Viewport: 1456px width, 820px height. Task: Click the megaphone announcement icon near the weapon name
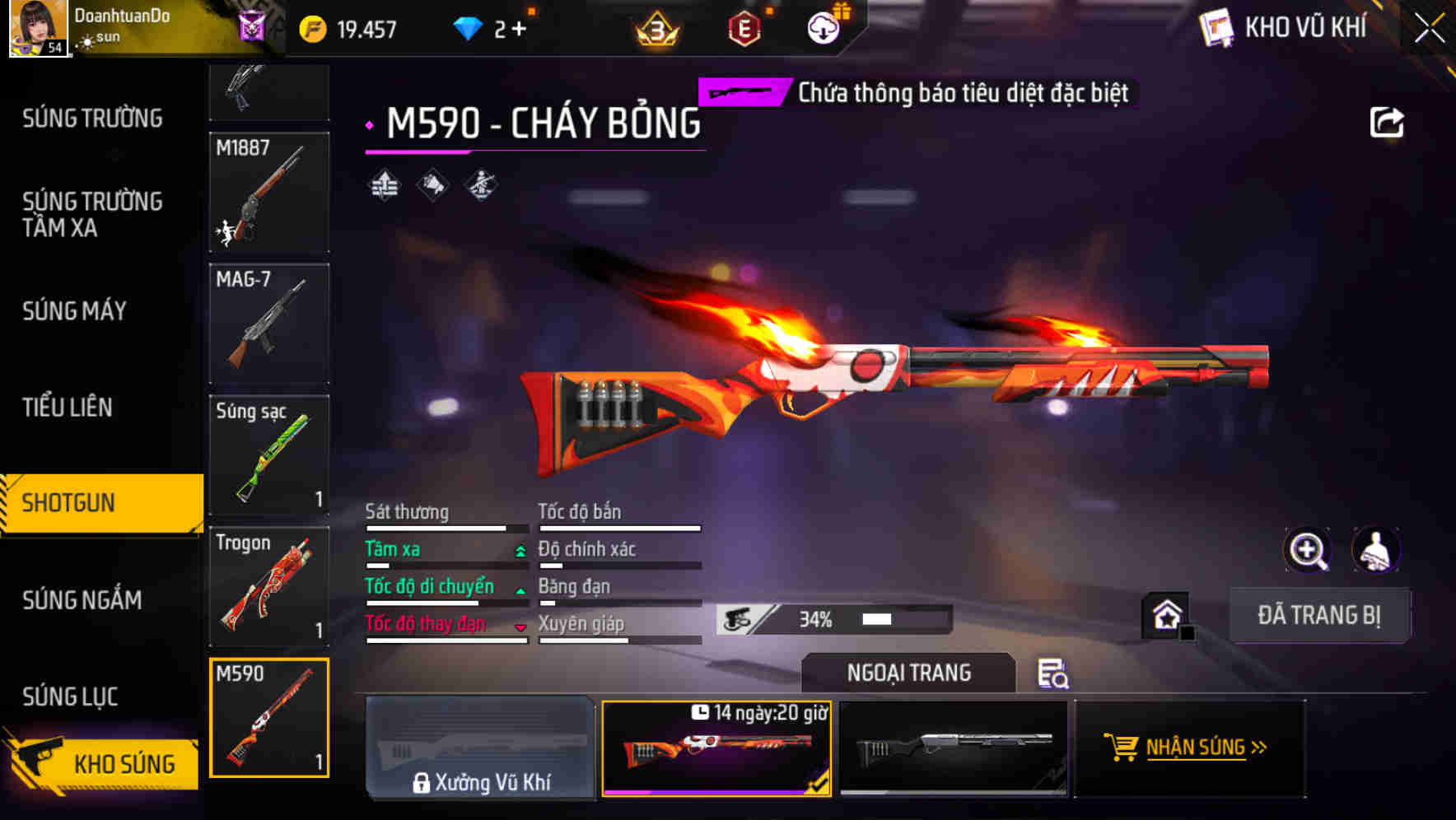[432, 186]
